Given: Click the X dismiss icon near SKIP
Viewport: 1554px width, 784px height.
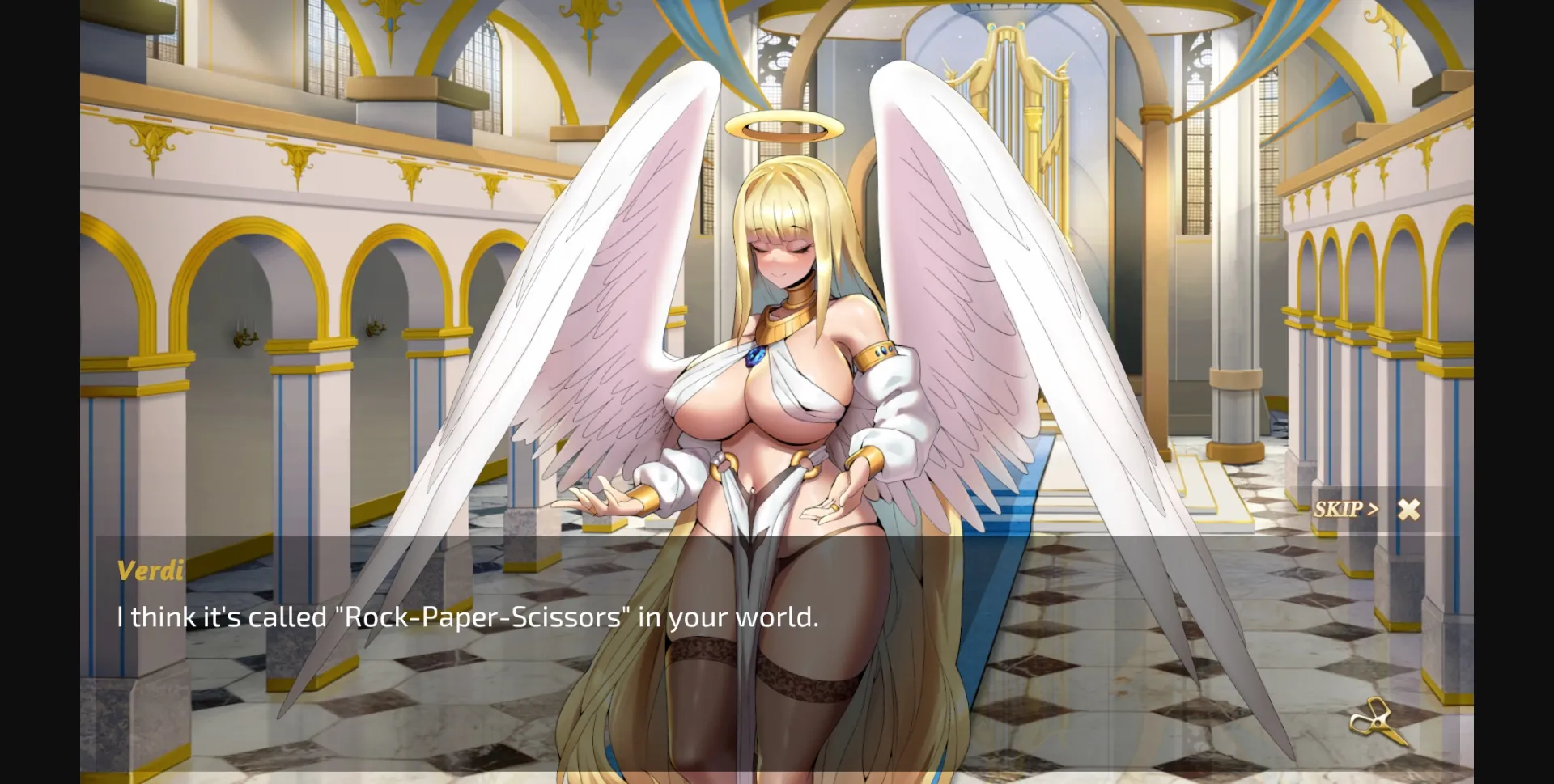Looking at the screenshot, I should tap(1410, 509).
